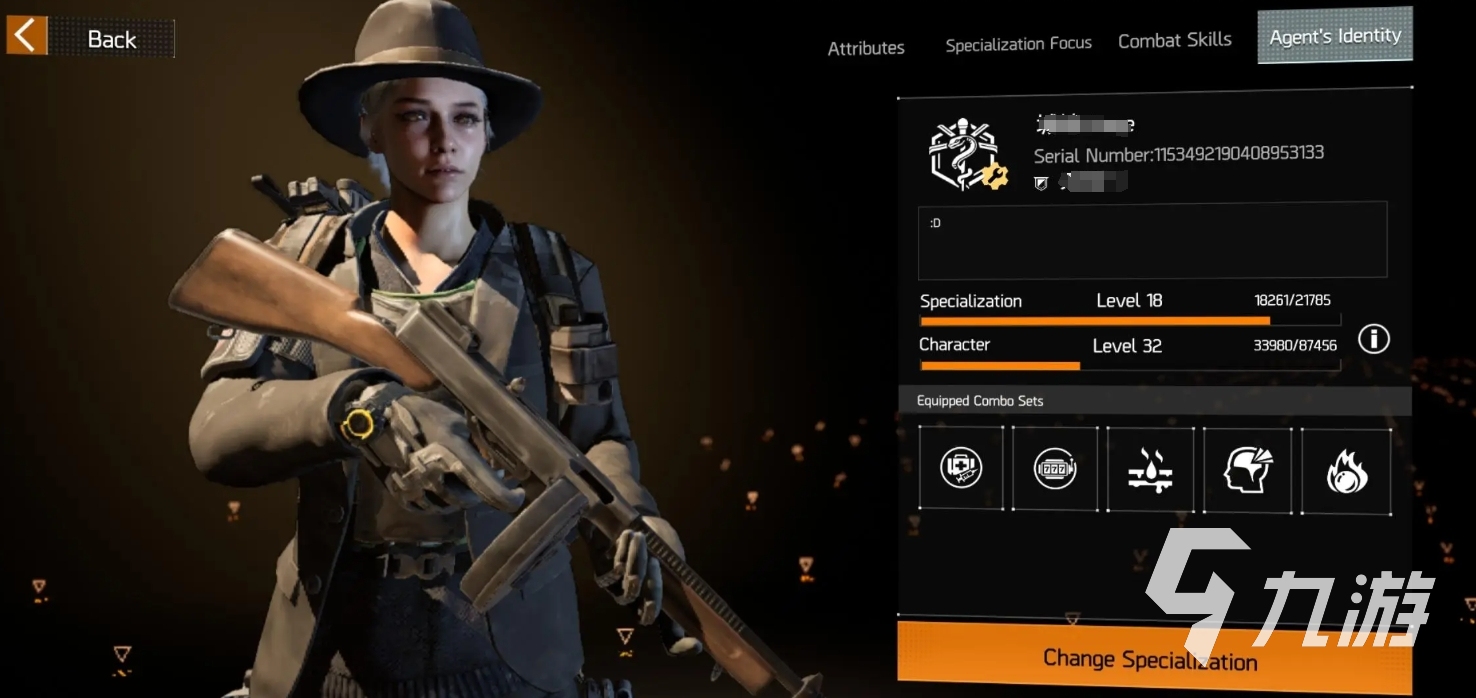Select the medkit combo set icon

coord(961,468)
